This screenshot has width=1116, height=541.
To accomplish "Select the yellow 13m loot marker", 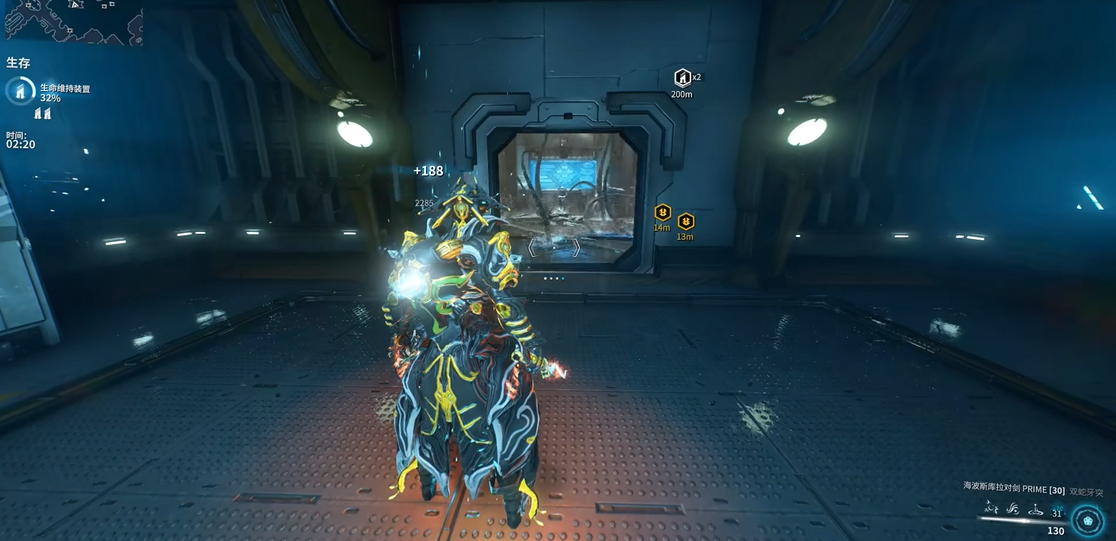I will (x=686, y=221).
